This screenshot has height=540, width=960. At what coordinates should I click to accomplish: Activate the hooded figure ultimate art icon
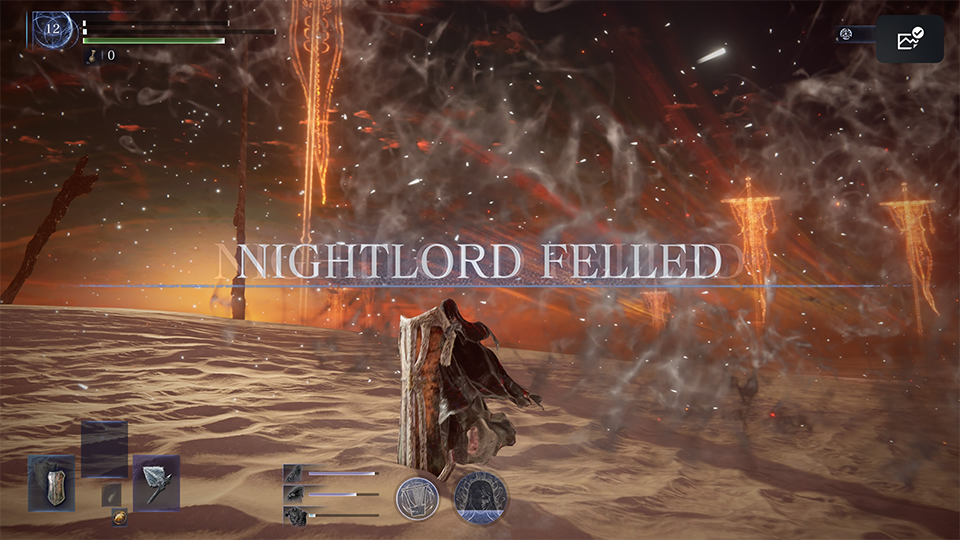(478, 498)
